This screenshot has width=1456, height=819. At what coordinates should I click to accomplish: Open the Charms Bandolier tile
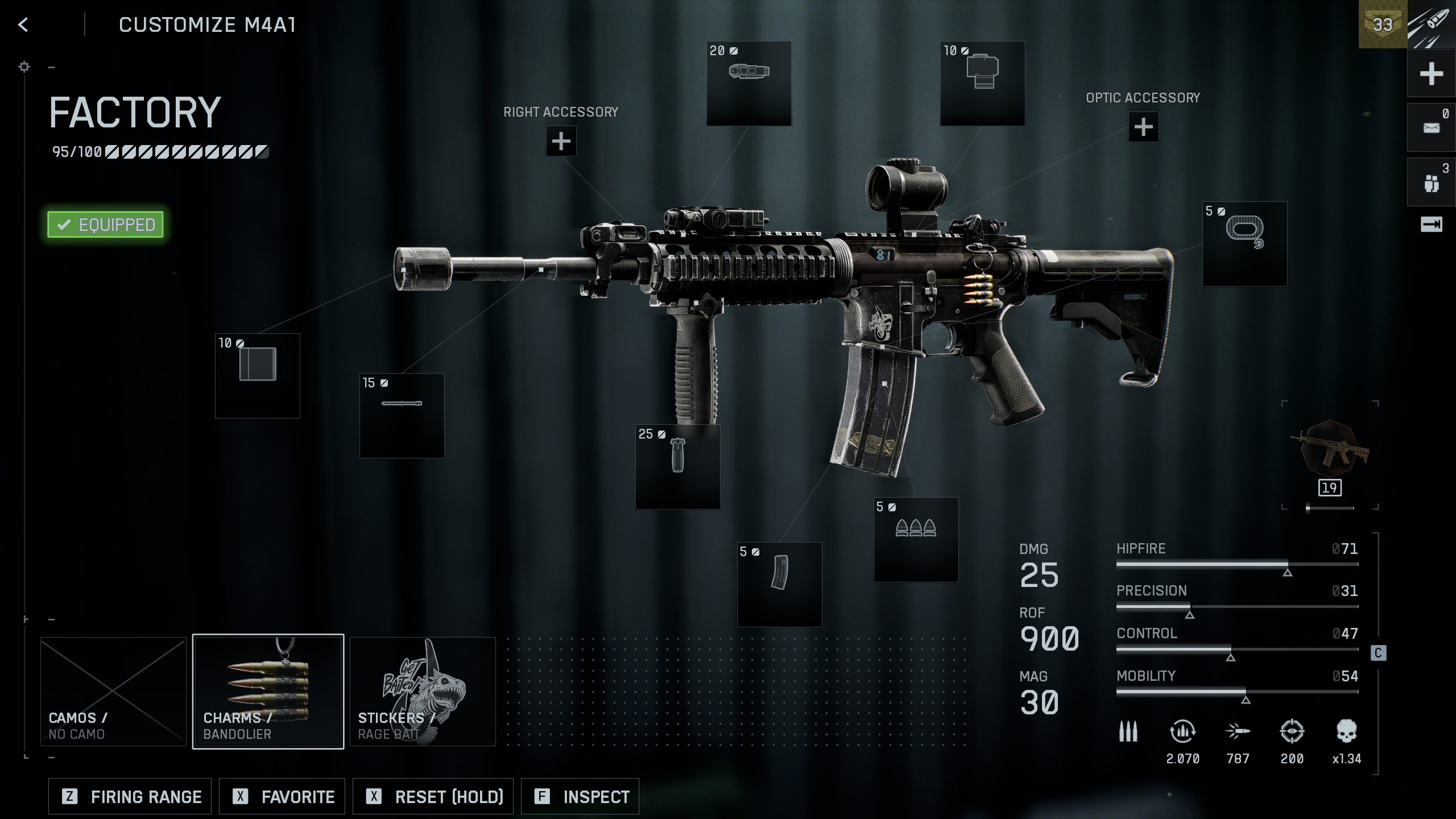[x=268, y=691]
